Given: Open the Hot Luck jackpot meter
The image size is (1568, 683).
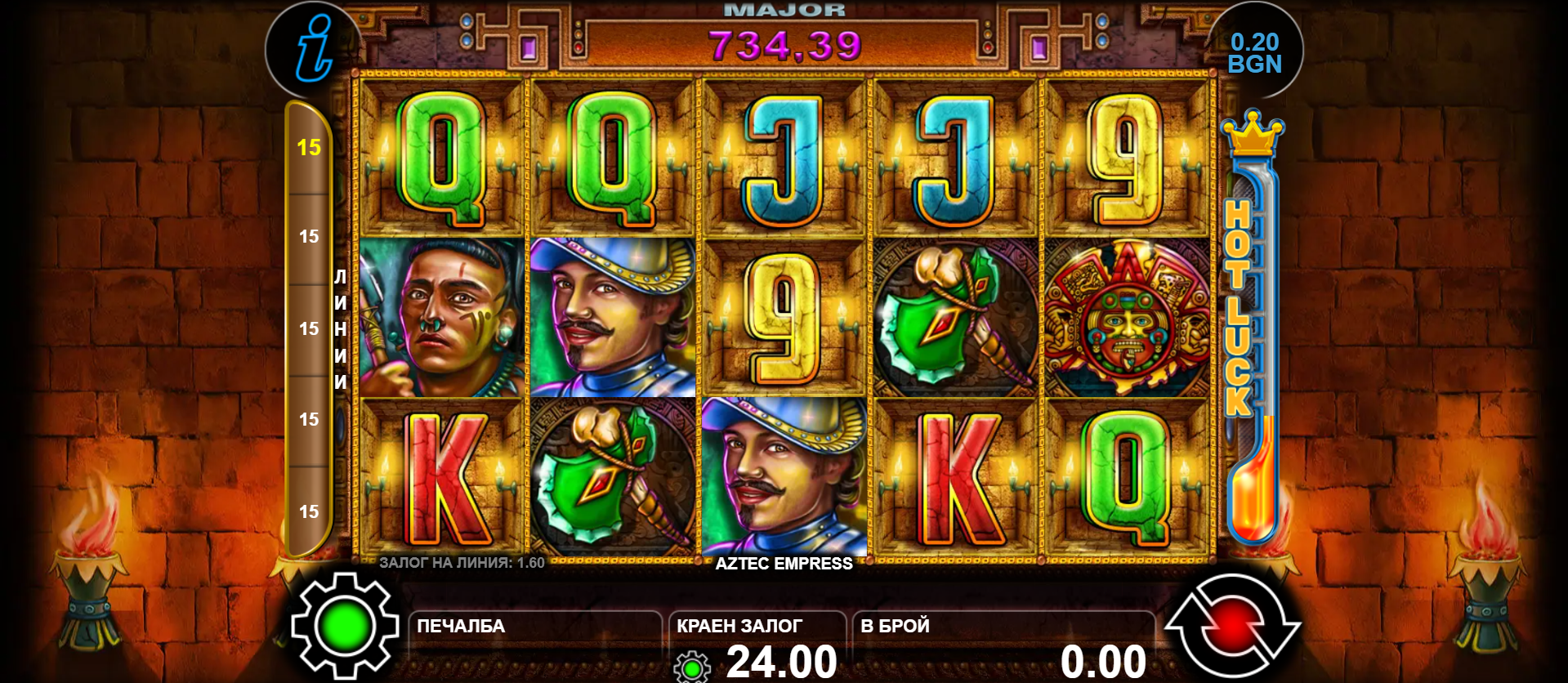Looking at the screenshot, I should [1250, 327].
